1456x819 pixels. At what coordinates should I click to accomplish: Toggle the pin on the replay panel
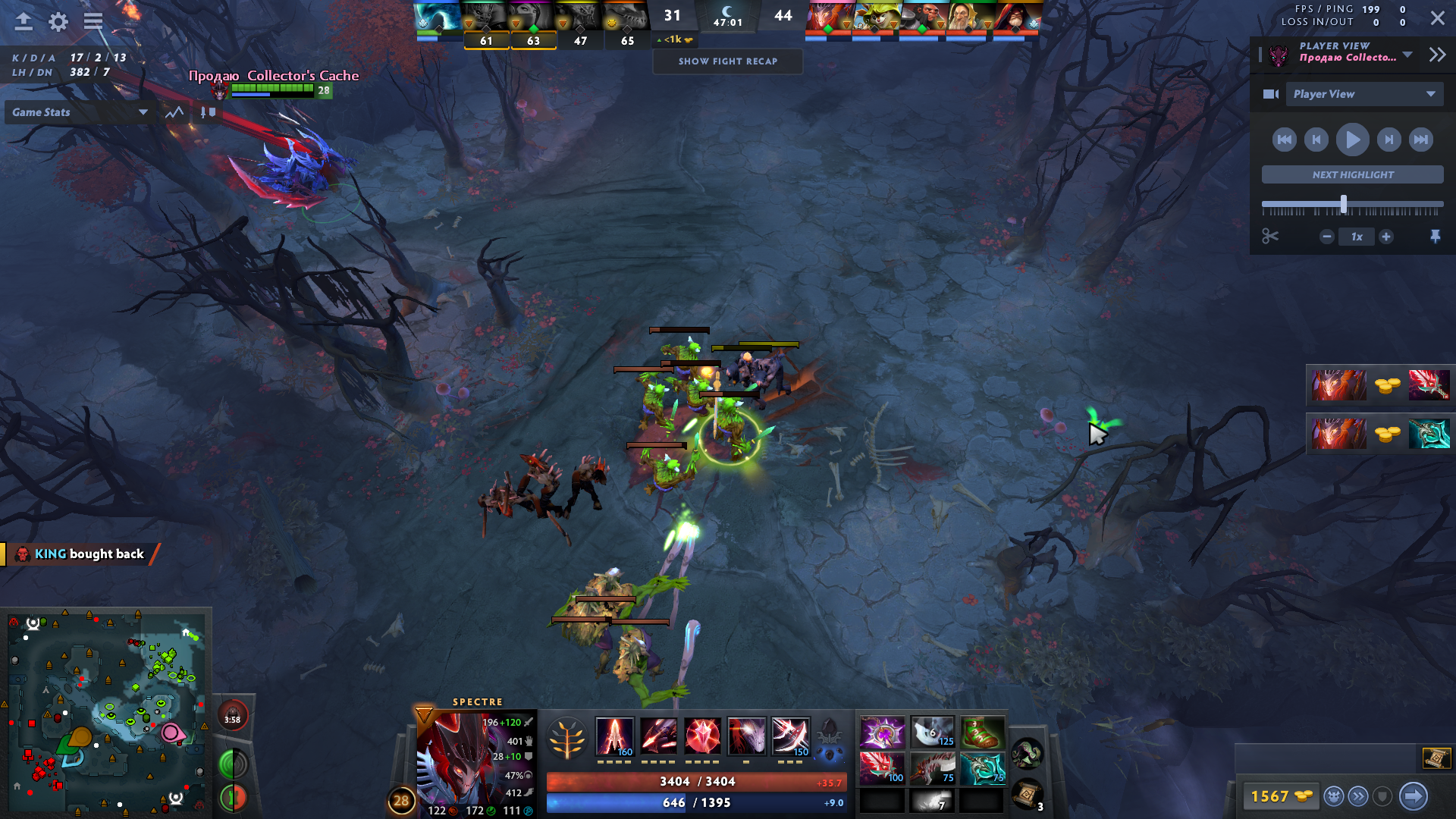coord(1435,237)
